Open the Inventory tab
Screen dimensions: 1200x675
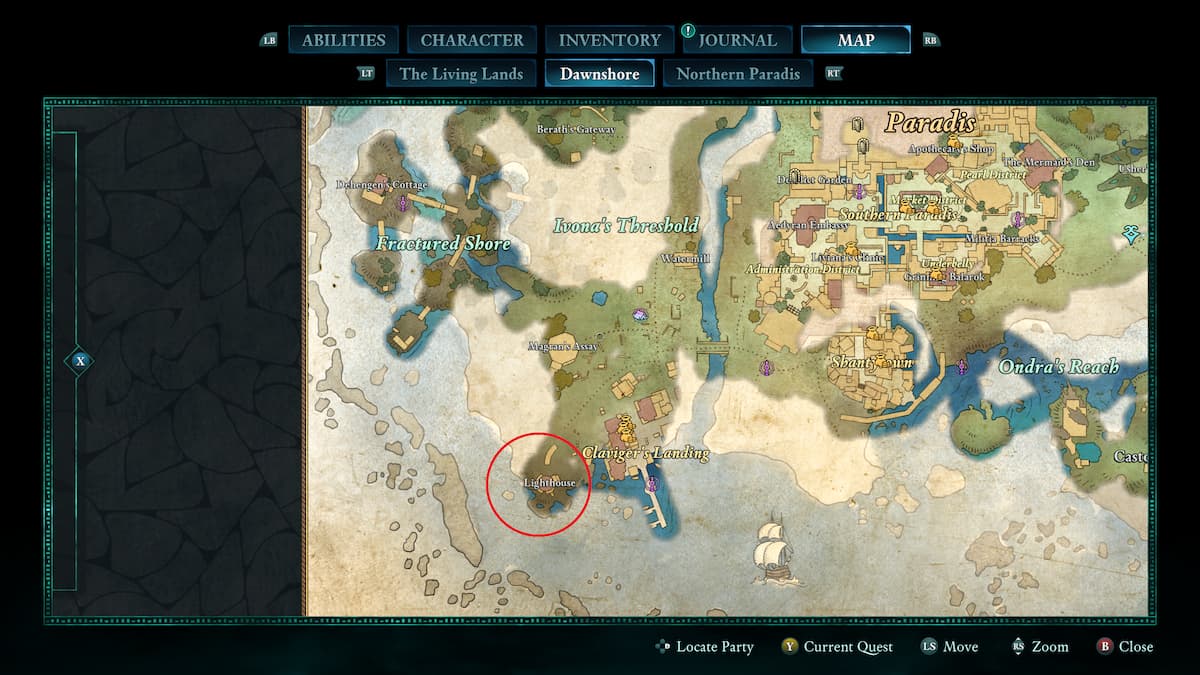608,40
